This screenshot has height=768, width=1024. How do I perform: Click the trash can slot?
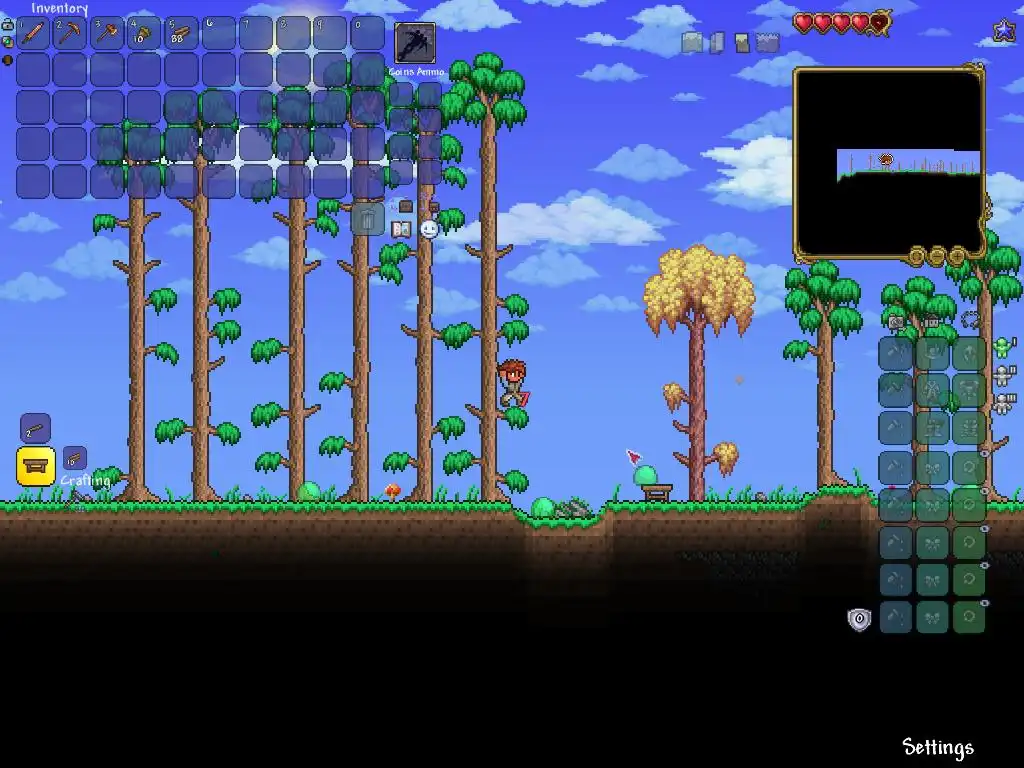[367, 219]
